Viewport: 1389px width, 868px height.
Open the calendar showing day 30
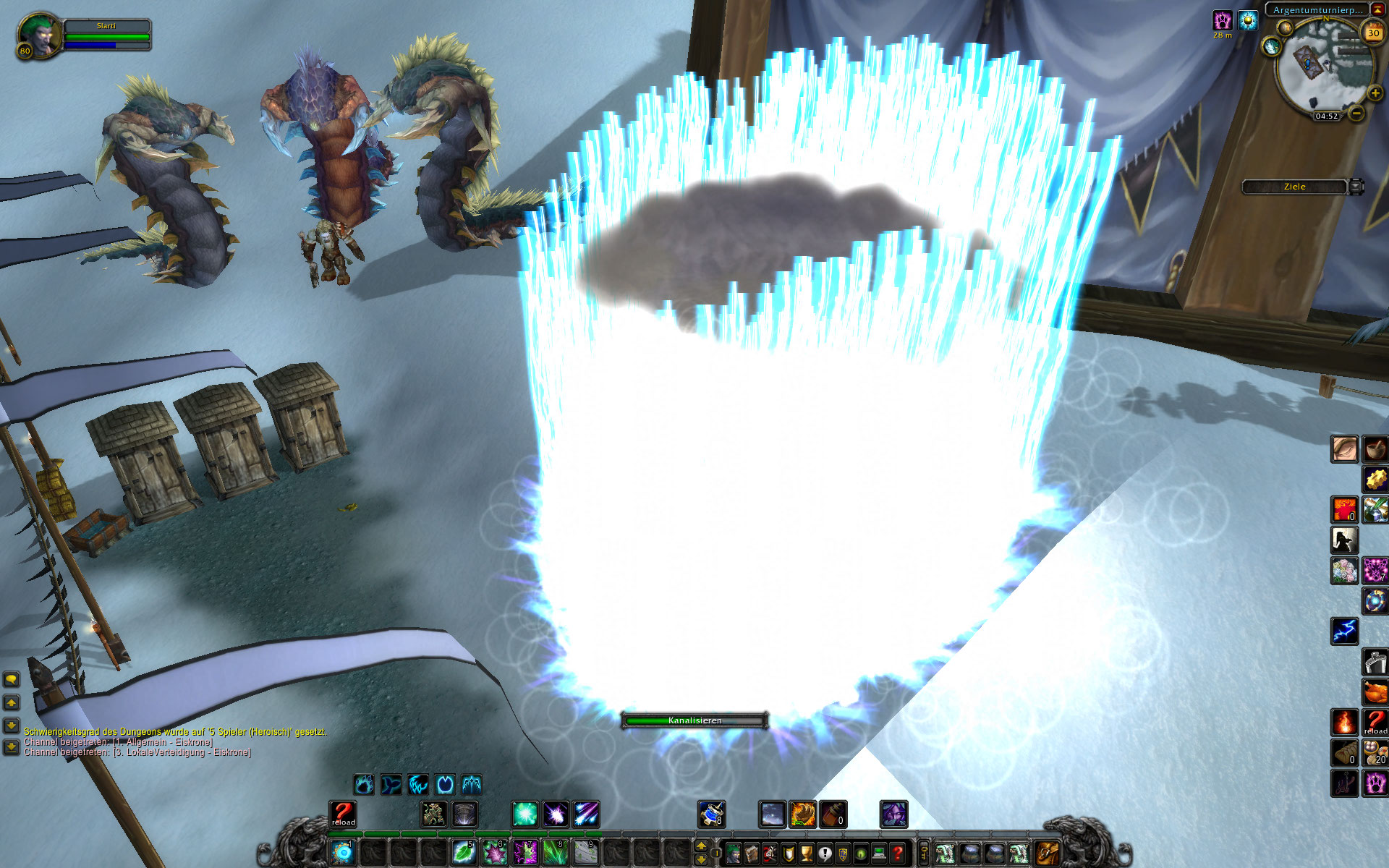click(1372, 33)
